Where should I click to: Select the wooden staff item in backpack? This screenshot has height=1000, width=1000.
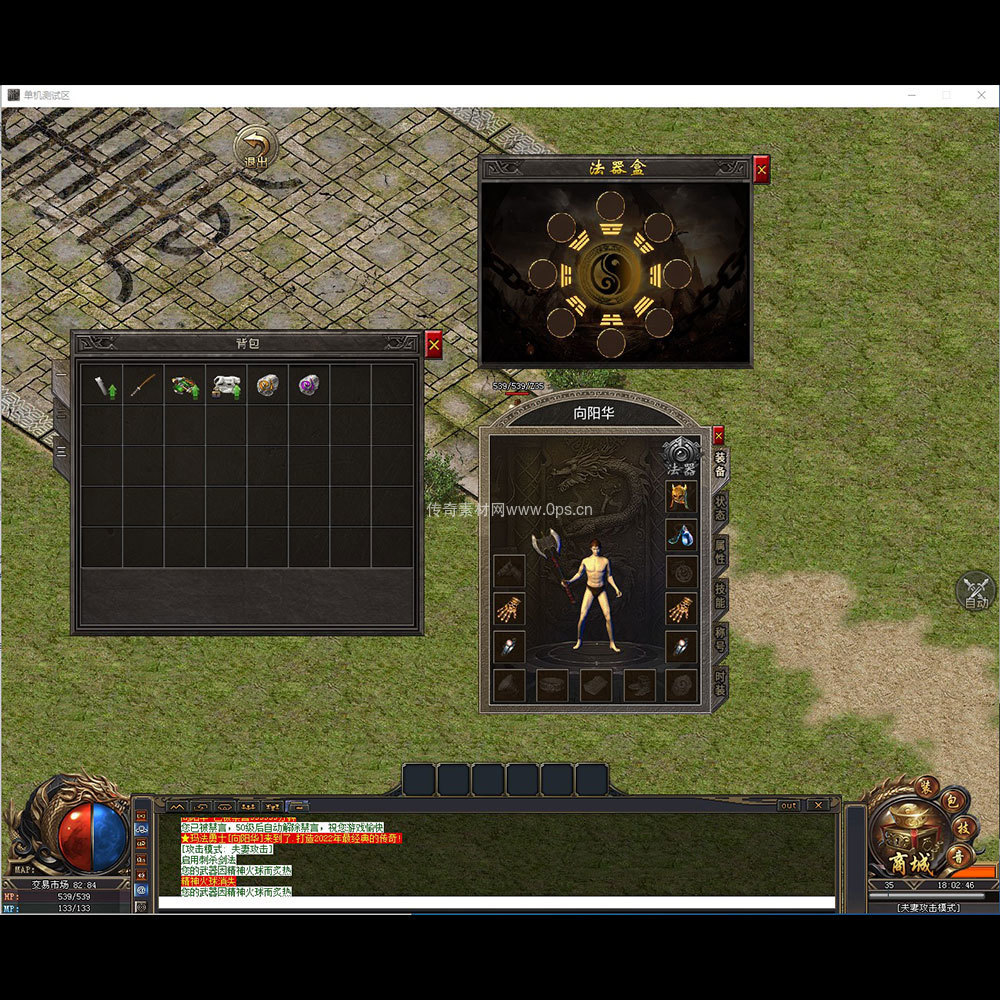tap(143, 386)
